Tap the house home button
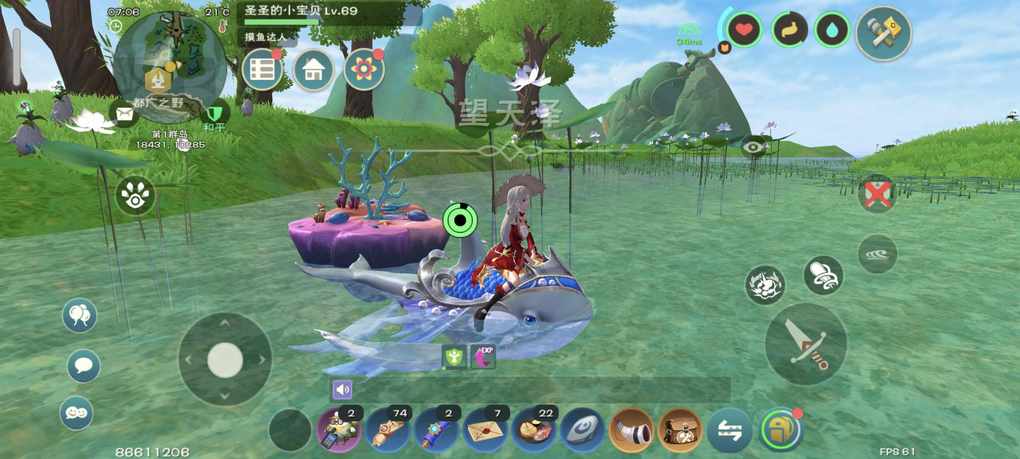 [x=313, y=69]
